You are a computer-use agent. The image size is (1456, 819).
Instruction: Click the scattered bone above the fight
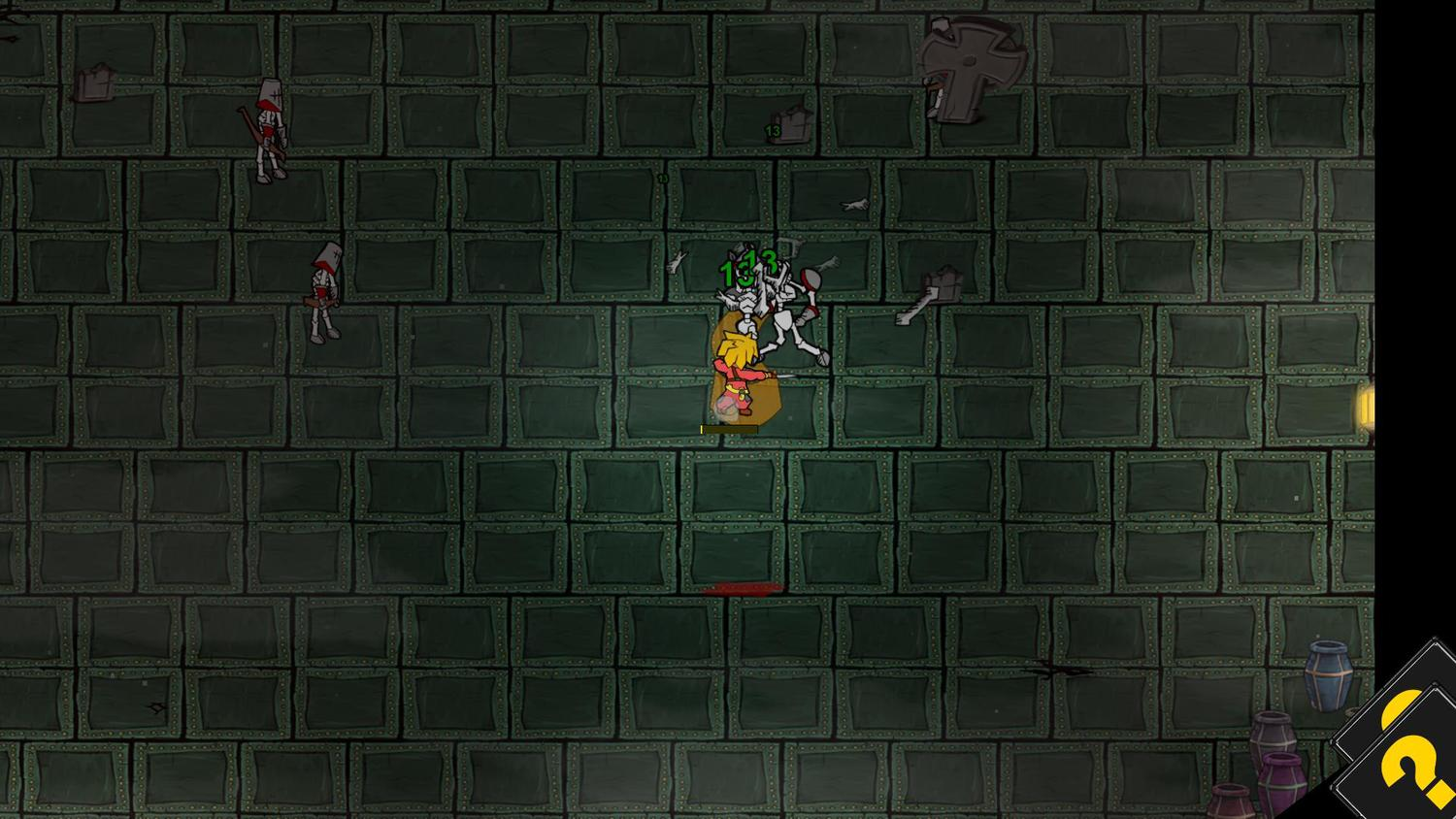click(856, 206)
